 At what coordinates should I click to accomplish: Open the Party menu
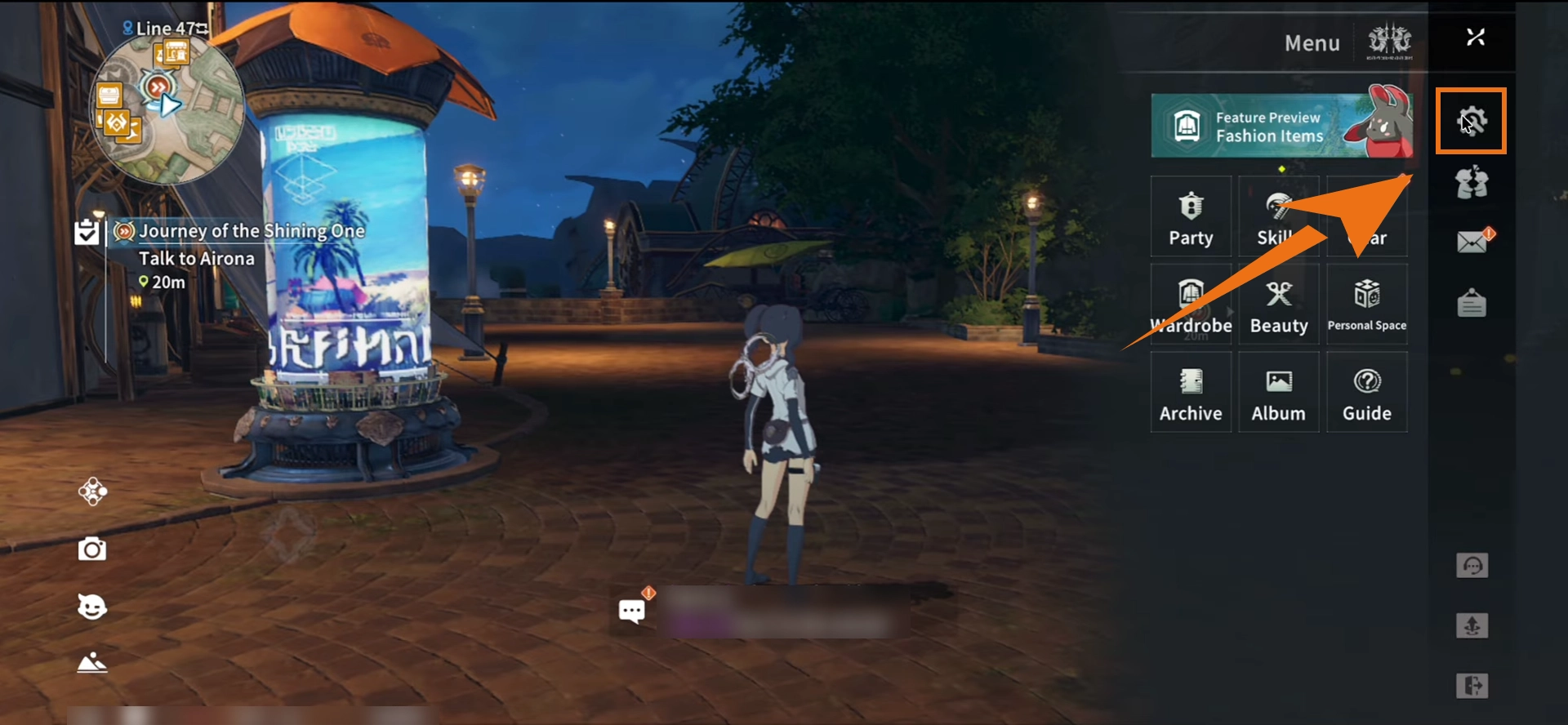[x=1191, y=216]
